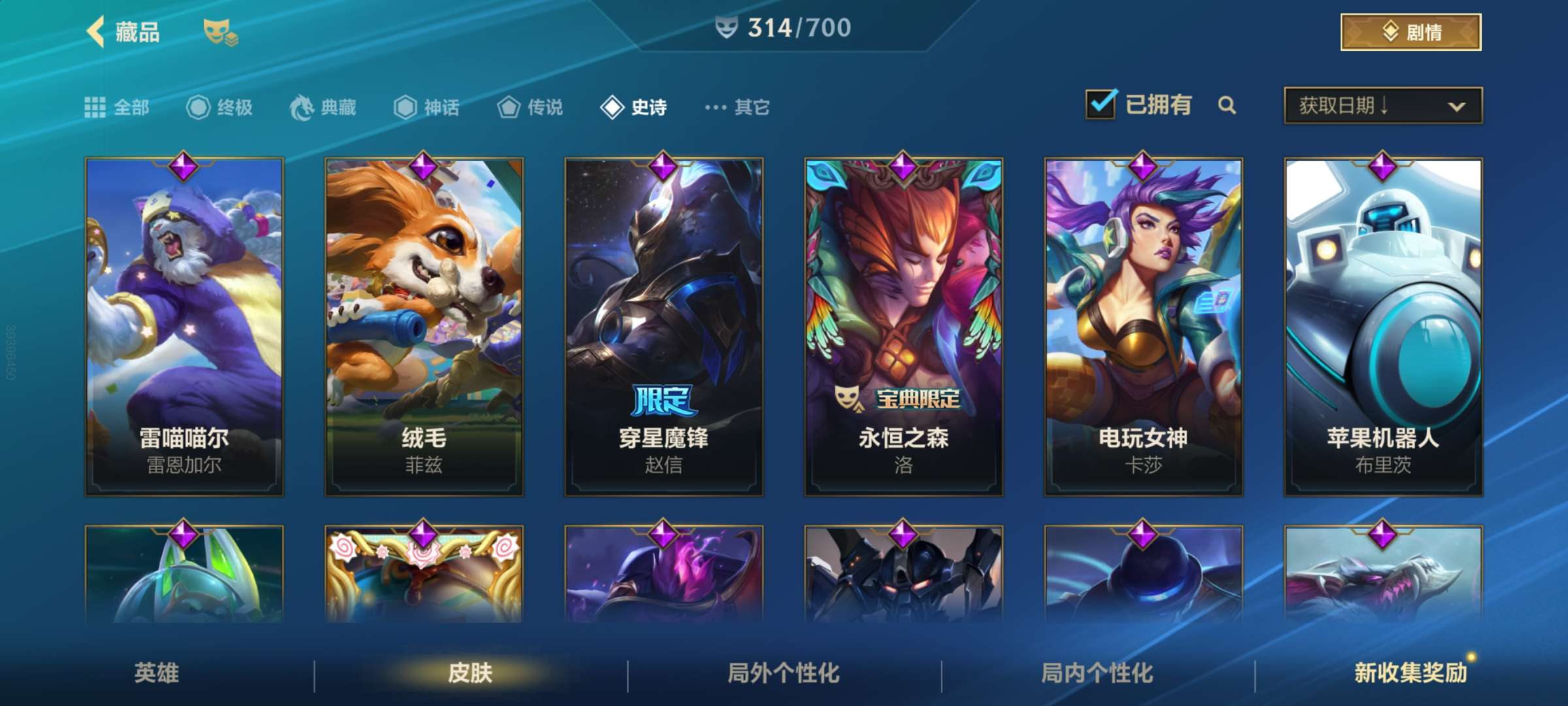Click the magnifier search icon
The width and height of the screenshot is (1568, 706).
(x=1227, y=105)
